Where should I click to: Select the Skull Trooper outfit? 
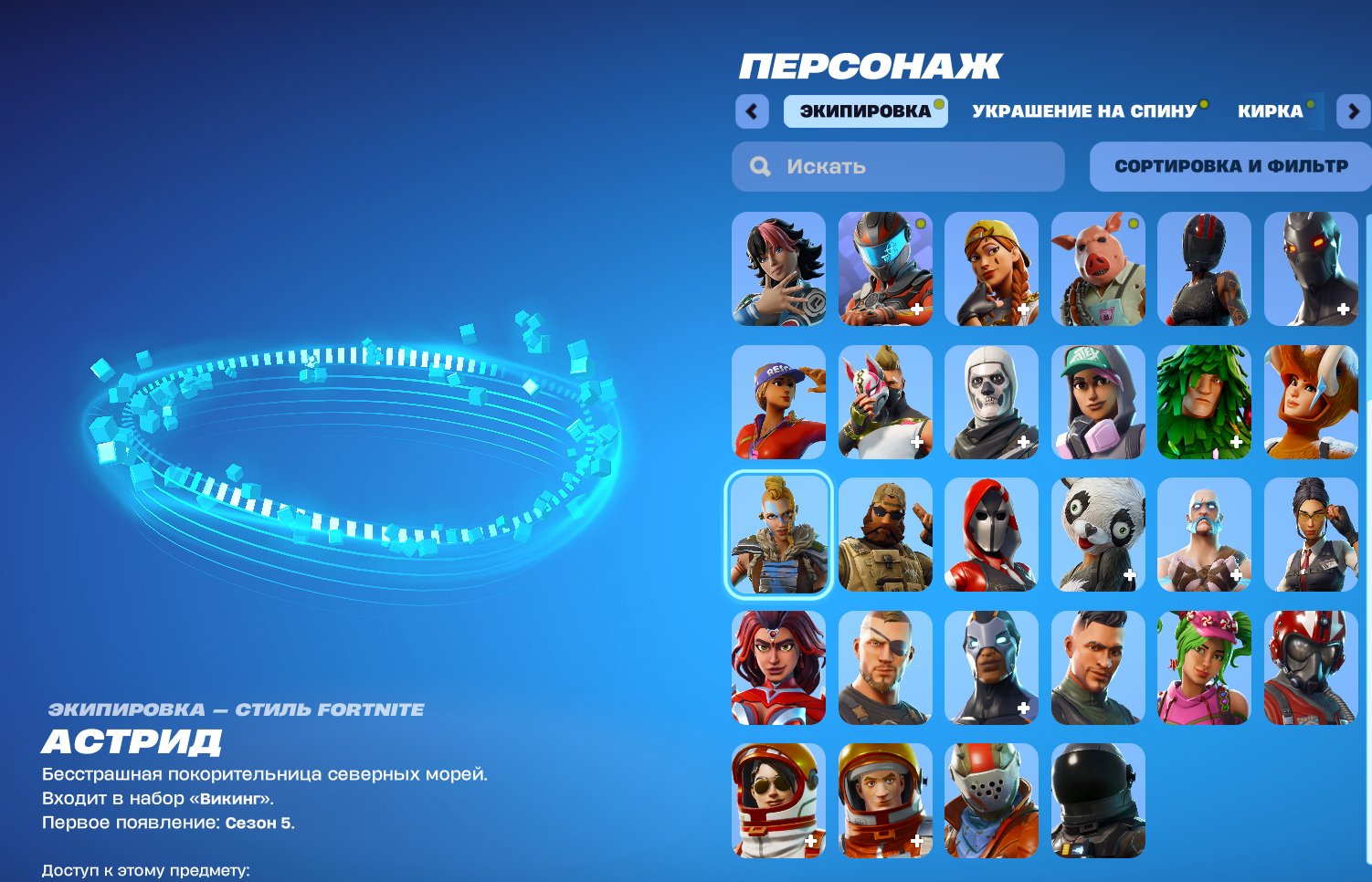click(990, 402)
